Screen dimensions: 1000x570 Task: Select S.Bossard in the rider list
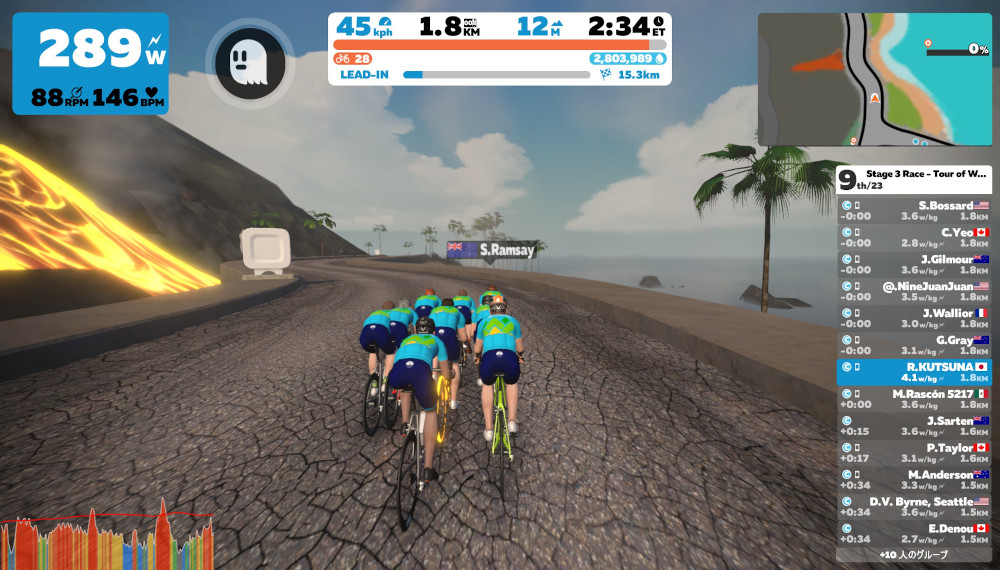913,210
